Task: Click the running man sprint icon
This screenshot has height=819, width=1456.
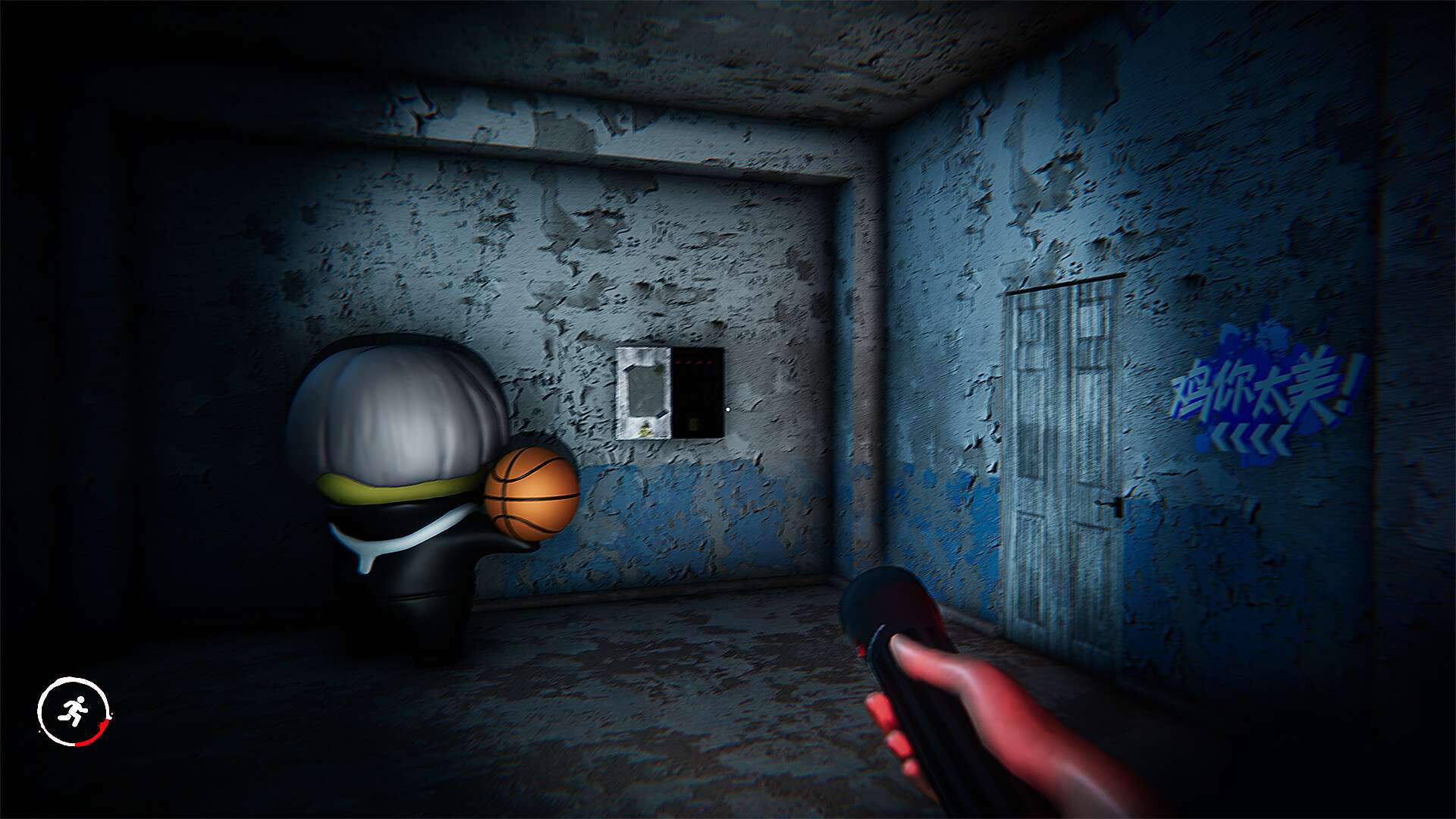Action: coord(74,711)
